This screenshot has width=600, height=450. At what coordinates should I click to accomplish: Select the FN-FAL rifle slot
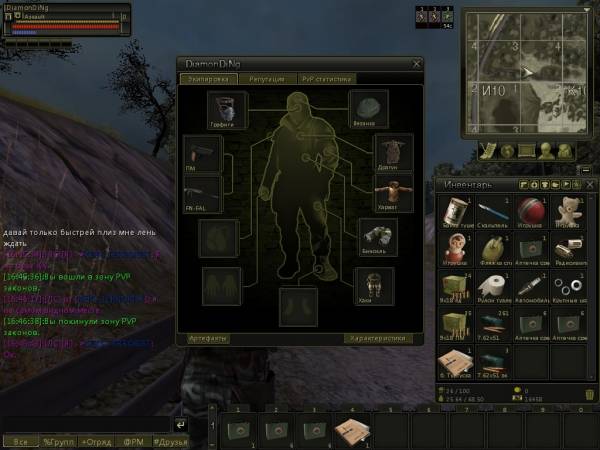click(200, 191)
